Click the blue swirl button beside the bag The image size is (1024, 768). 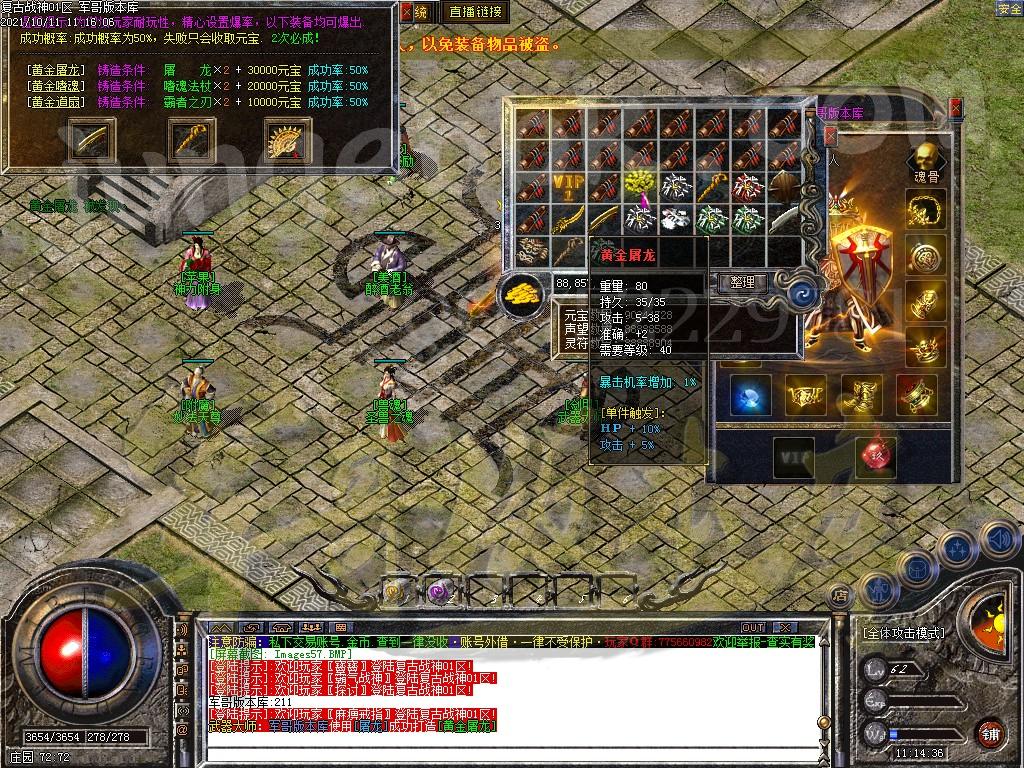803,294
